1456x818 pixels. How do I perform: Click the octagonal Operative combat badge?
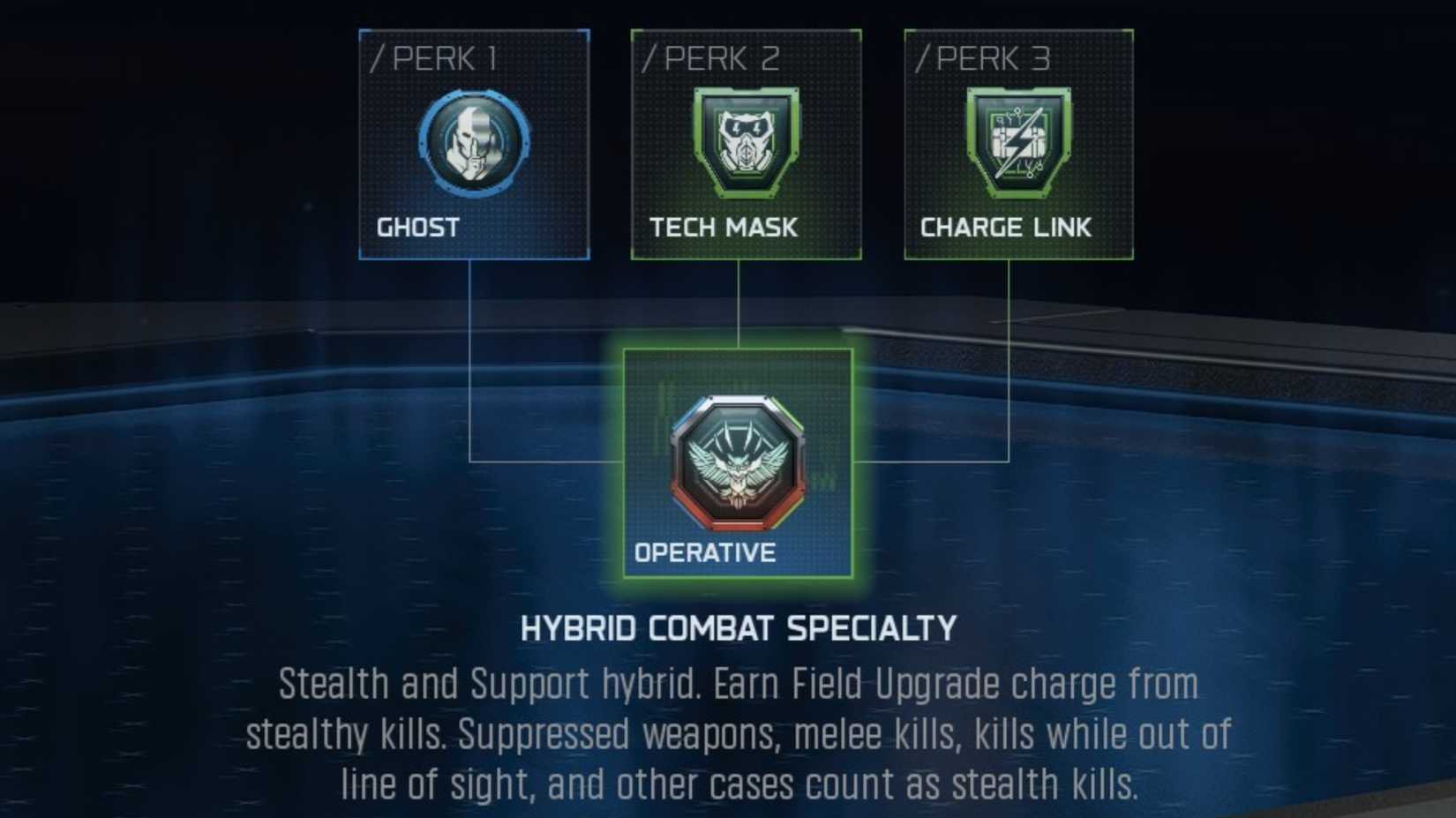[738, 462]
